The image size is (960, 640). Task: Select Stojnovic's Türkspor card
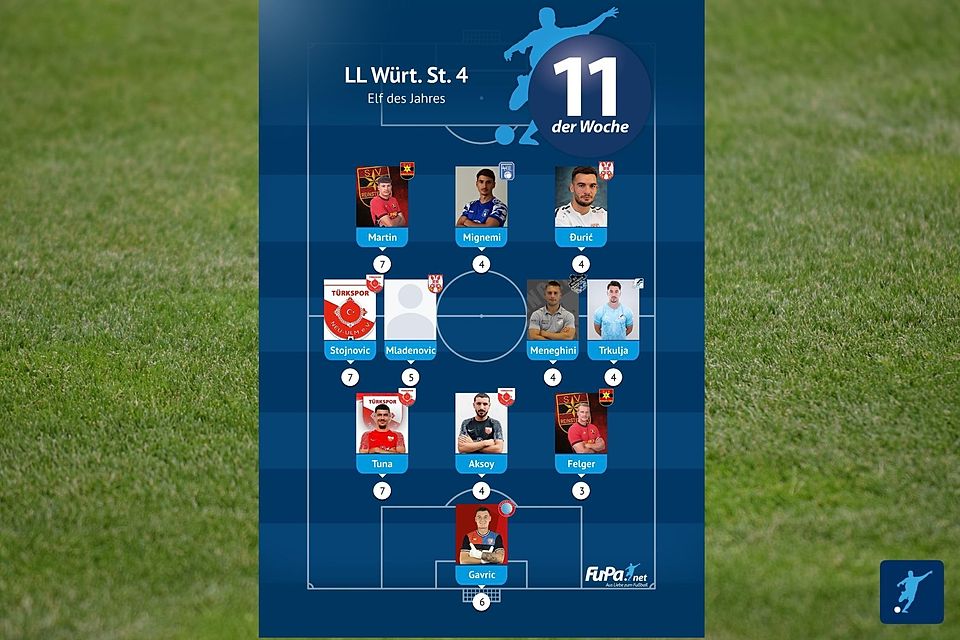(349, 319)
